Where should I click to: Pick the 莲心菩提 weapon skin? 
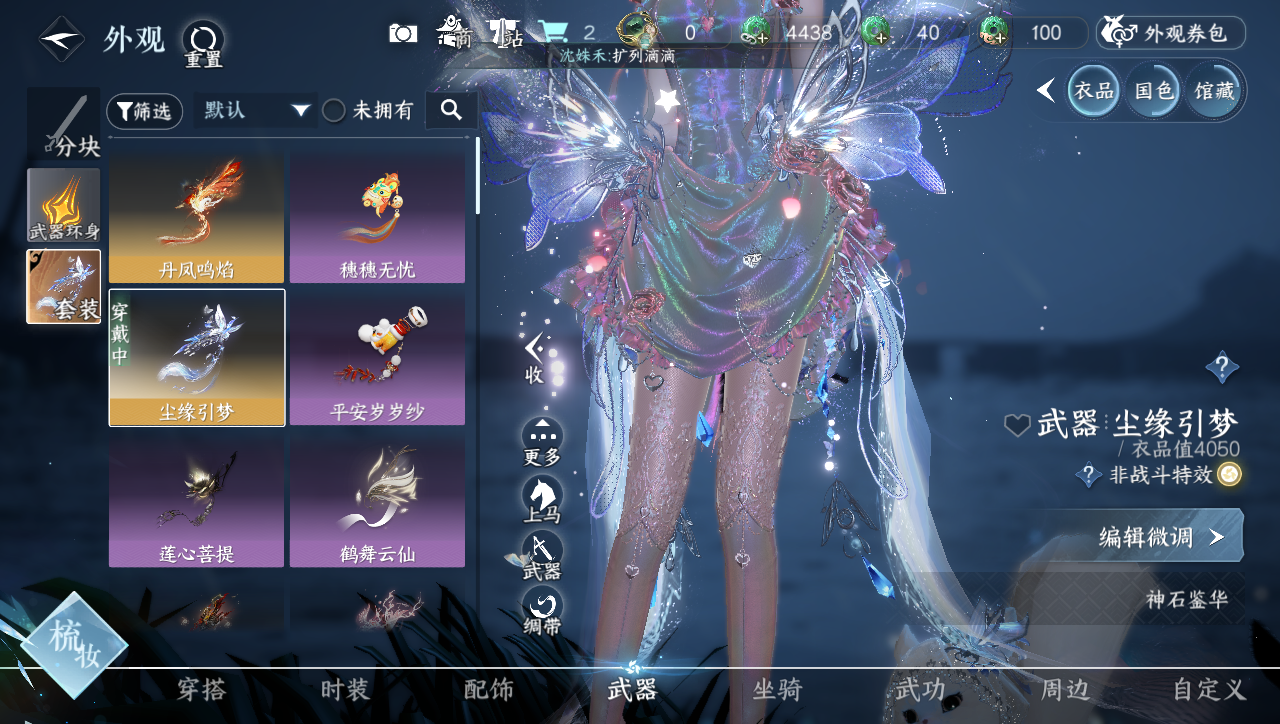tap(196, 499)
